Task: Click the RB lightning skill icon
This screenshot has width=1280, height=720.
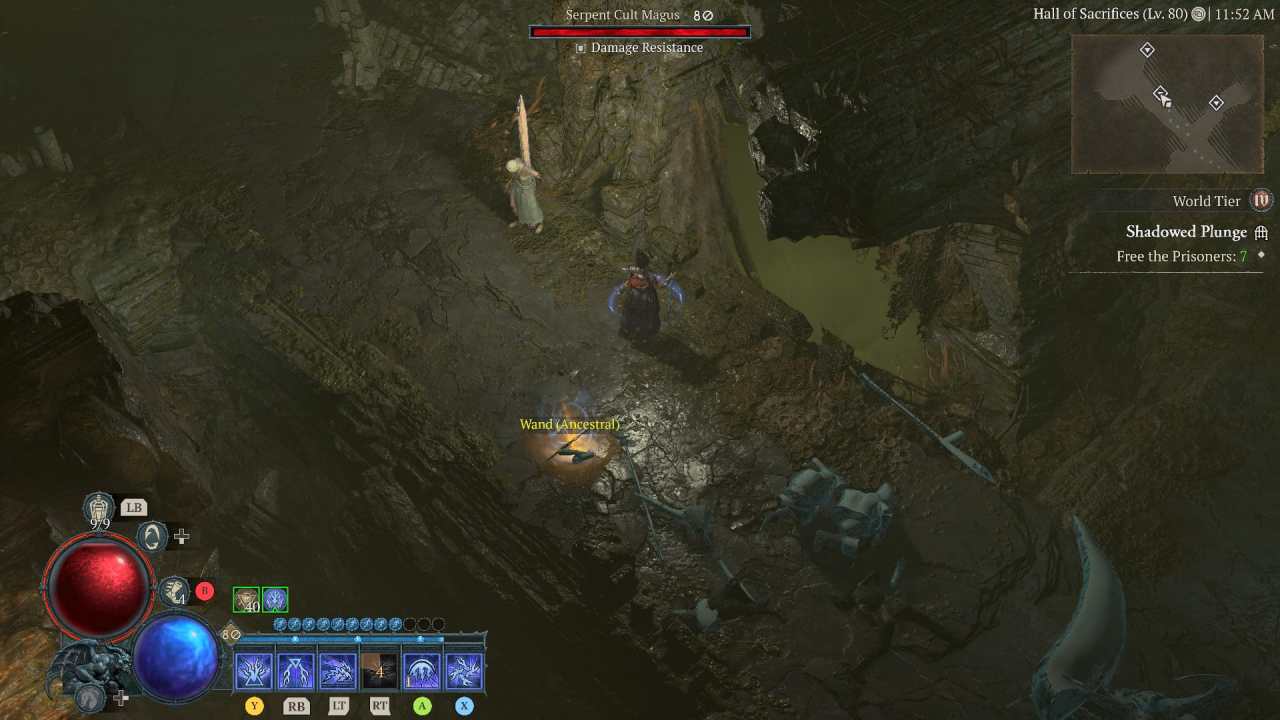Action: pos(295,668)
